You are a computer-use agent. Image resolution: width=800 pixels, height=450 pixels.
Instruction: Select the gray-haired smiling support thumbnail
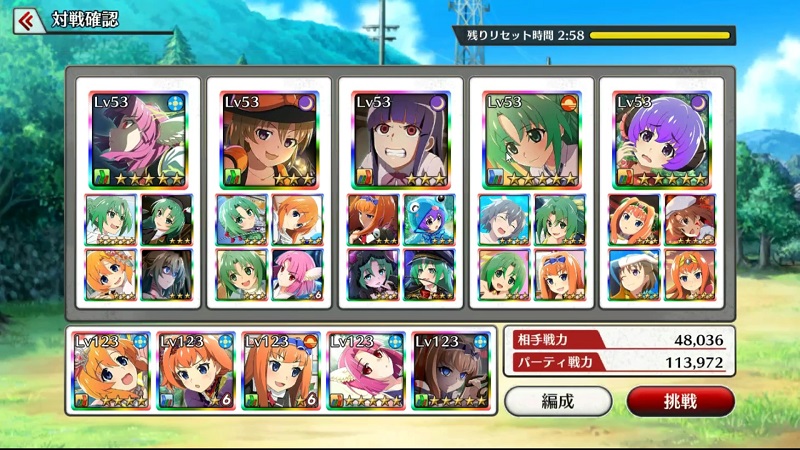[505, 219]
